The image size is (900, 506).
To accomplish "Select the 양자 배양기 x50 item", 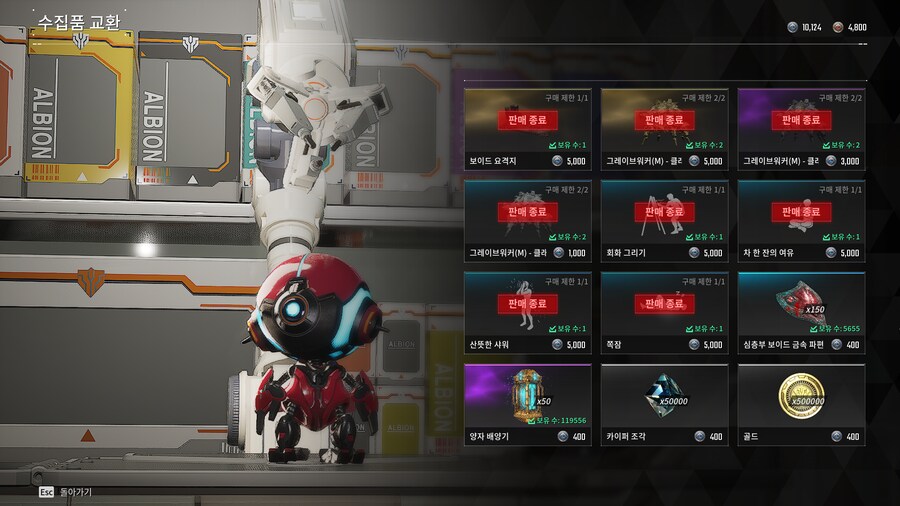I will (x=528, y=404).
